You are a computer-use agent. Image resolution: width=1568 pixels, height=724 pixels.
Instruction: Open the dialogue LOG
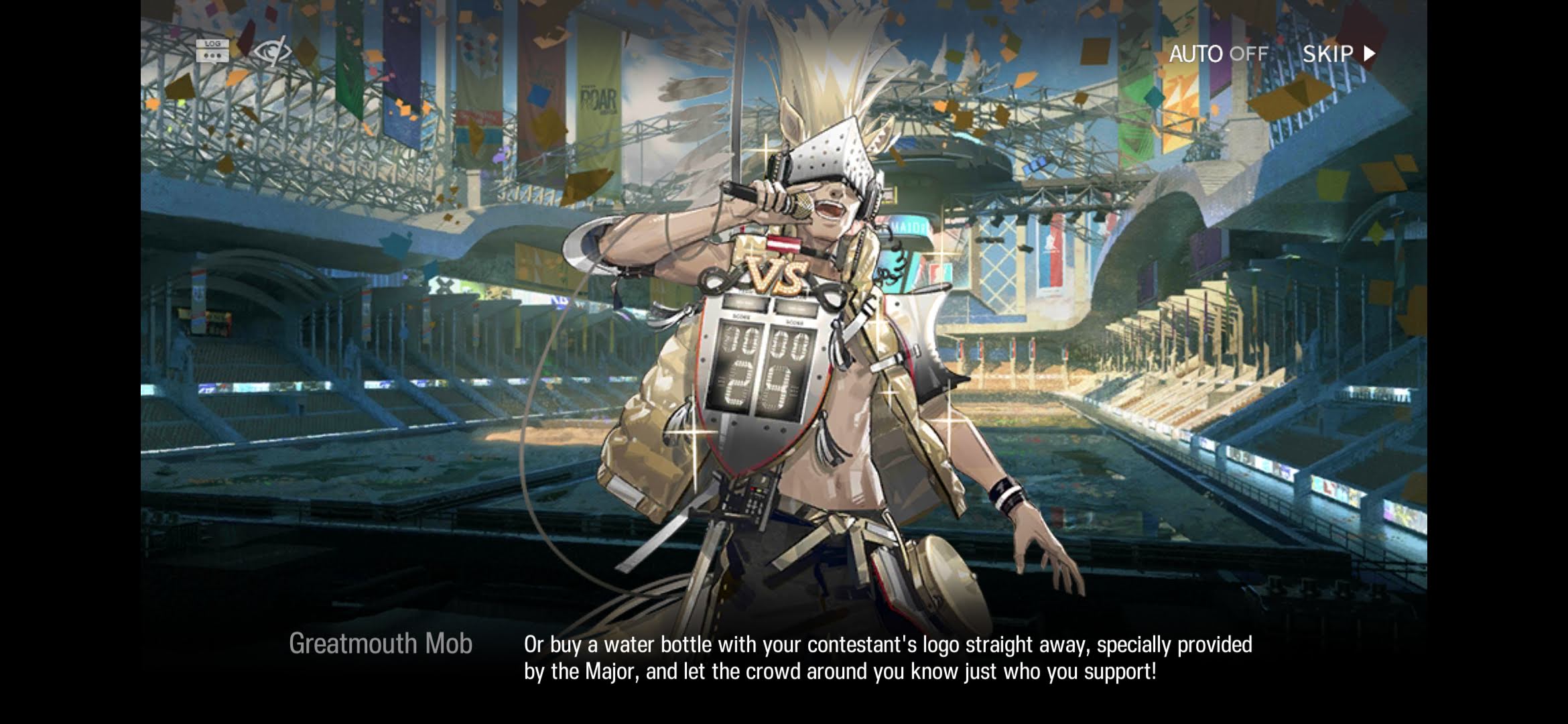[x=212, y=51]
